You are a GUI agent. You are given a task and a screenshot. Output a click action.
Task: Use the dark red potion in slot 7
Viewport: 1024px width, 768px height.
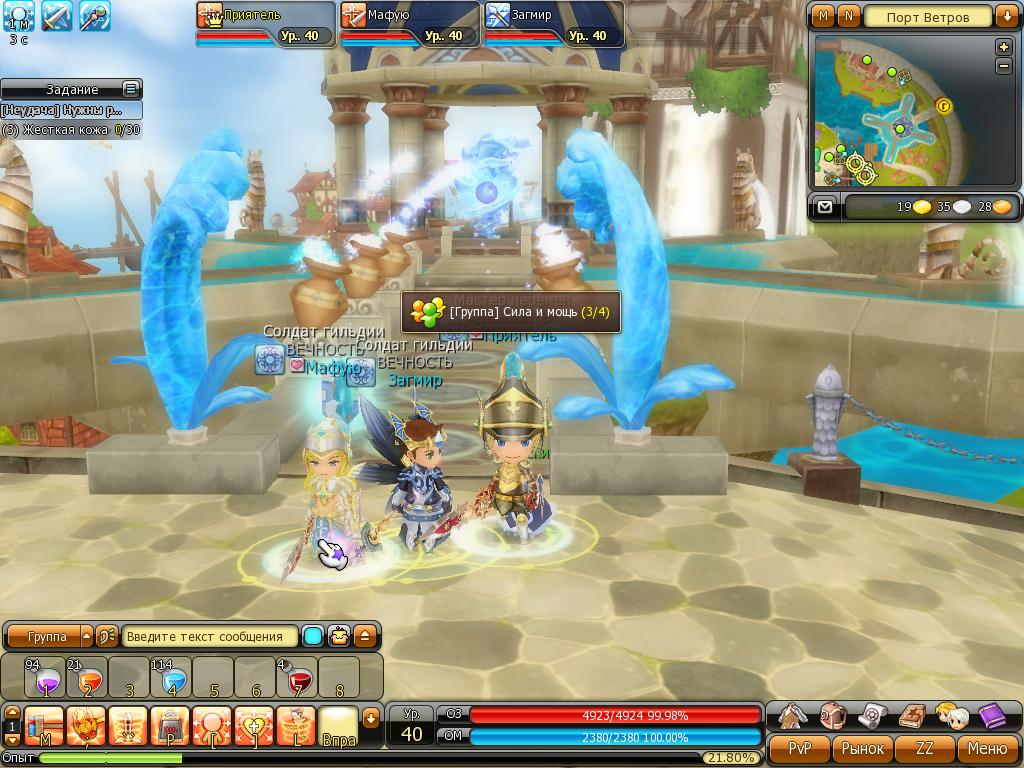coord(297,677)
